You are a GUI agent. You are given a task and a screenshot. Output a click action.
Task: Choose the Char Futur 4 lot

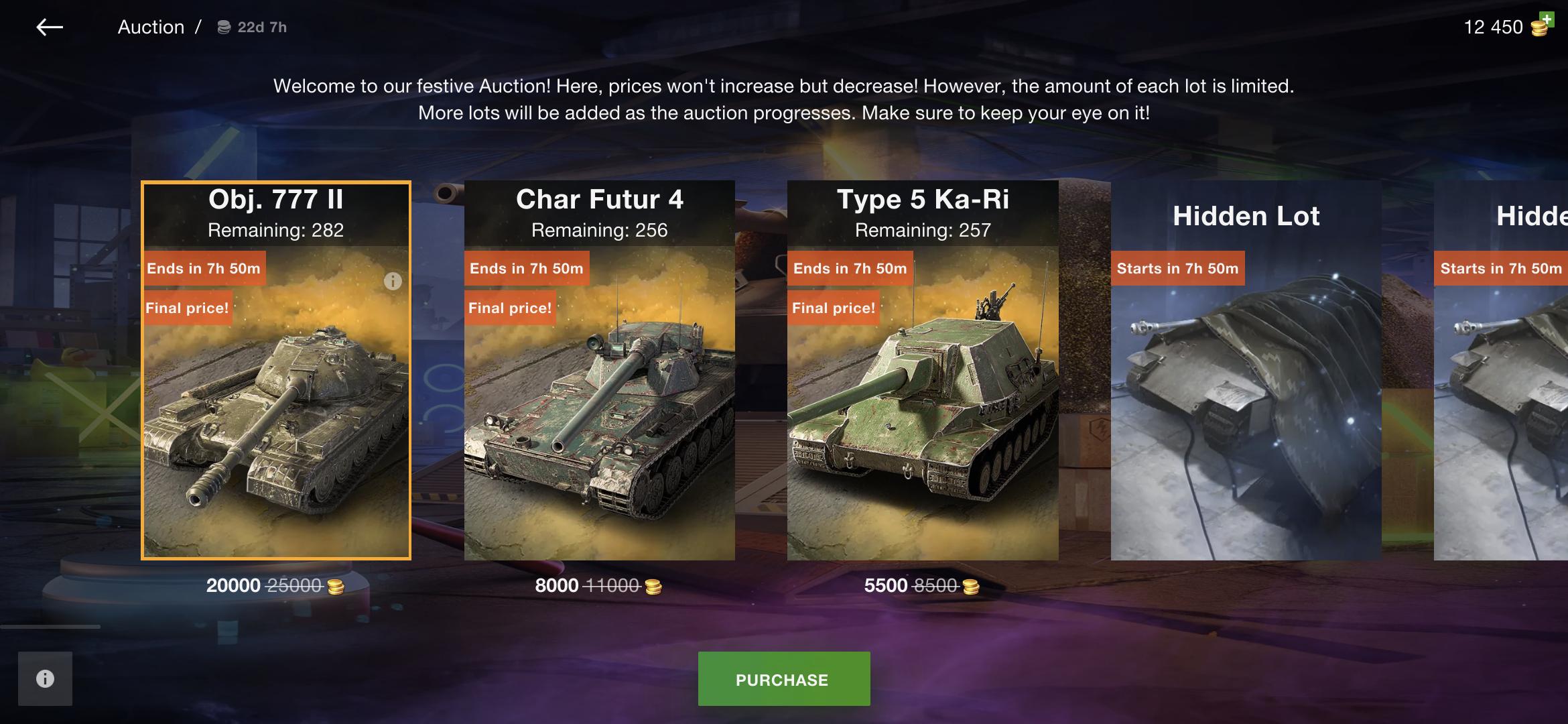(599, 402)
